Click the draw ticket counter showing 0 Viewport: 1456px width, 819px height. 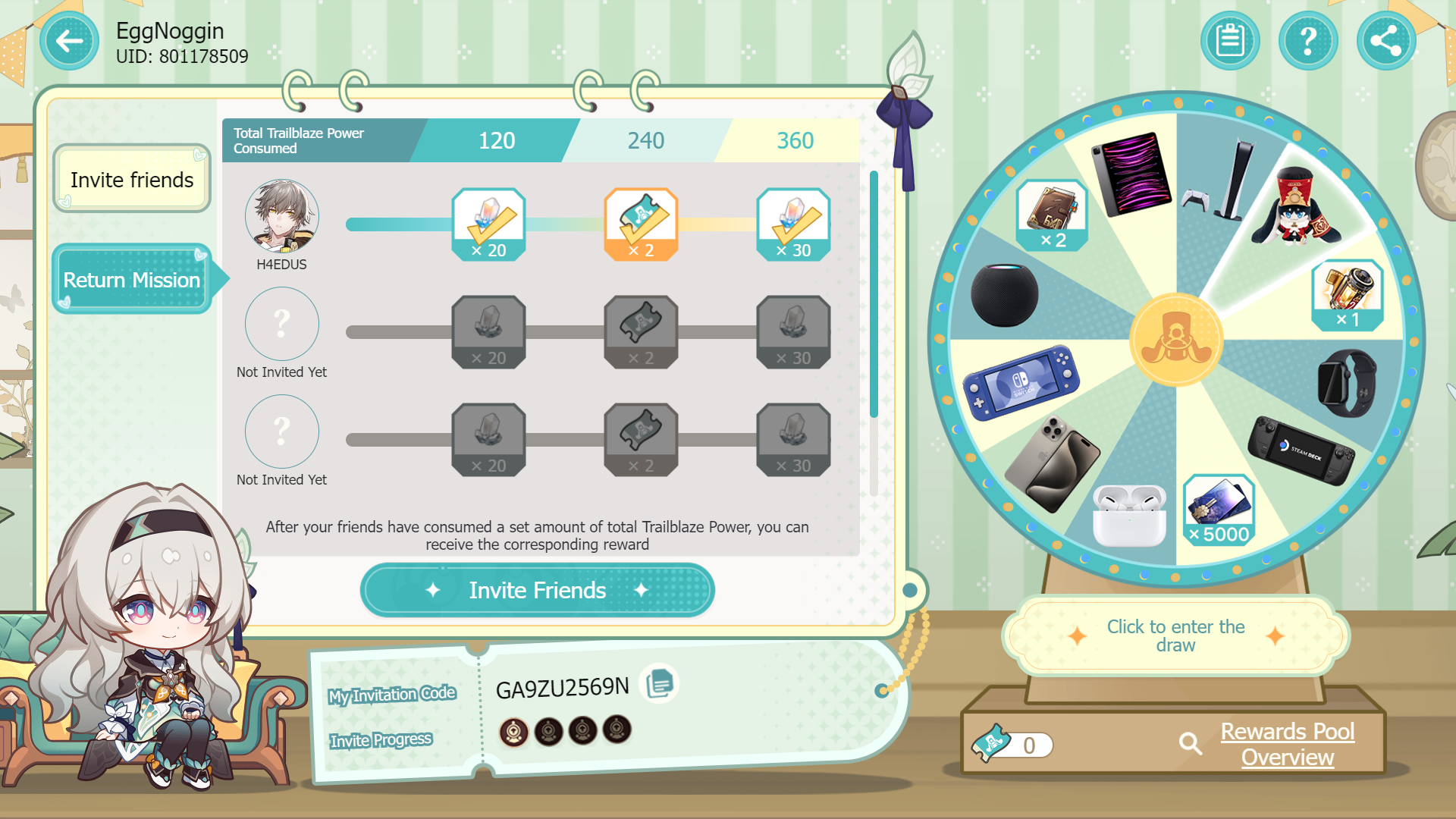tap(1020, 745)
